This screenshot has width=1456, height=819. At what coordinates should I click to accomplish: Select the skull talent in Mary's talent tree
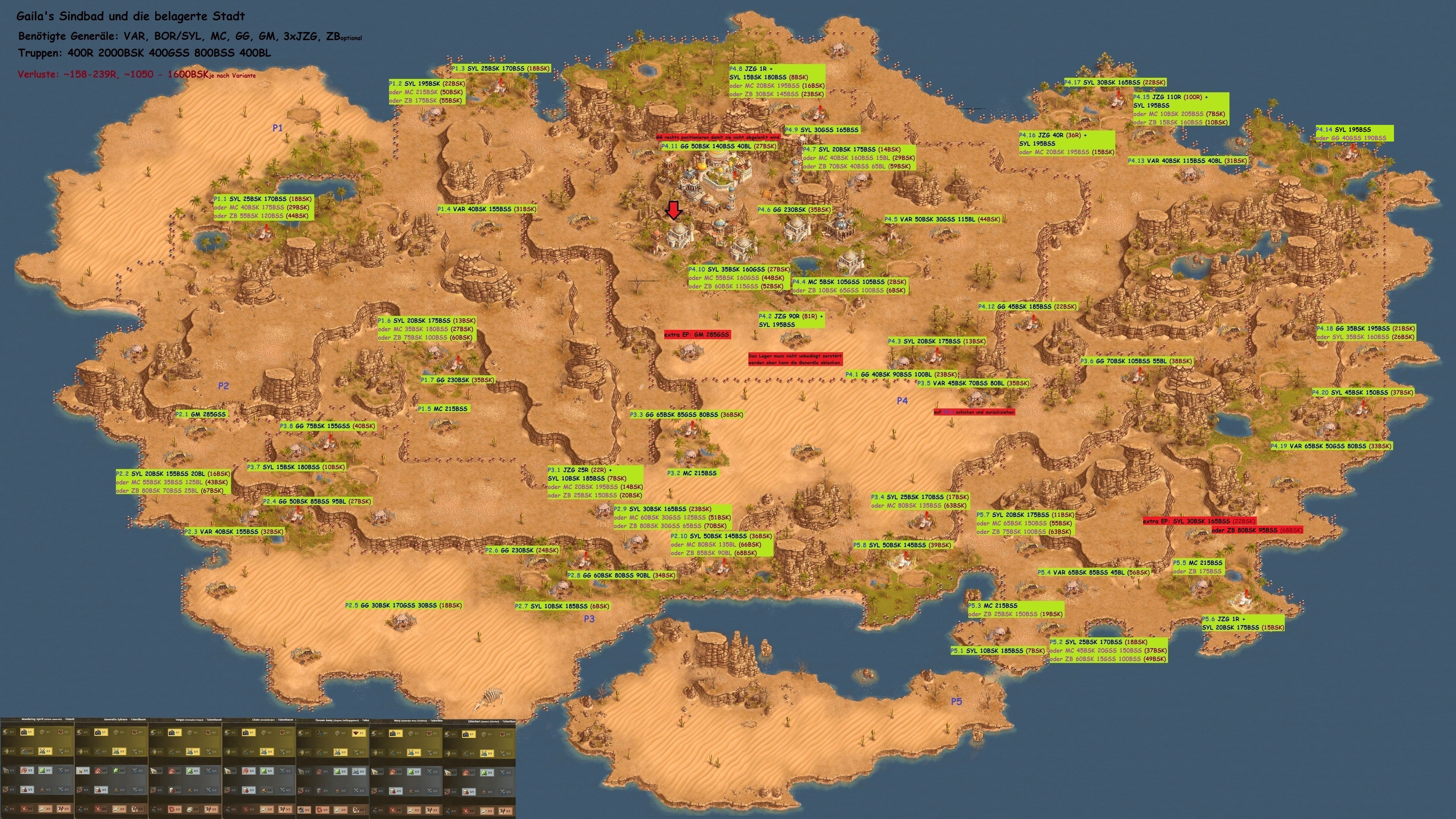click(x=393, y=791)
